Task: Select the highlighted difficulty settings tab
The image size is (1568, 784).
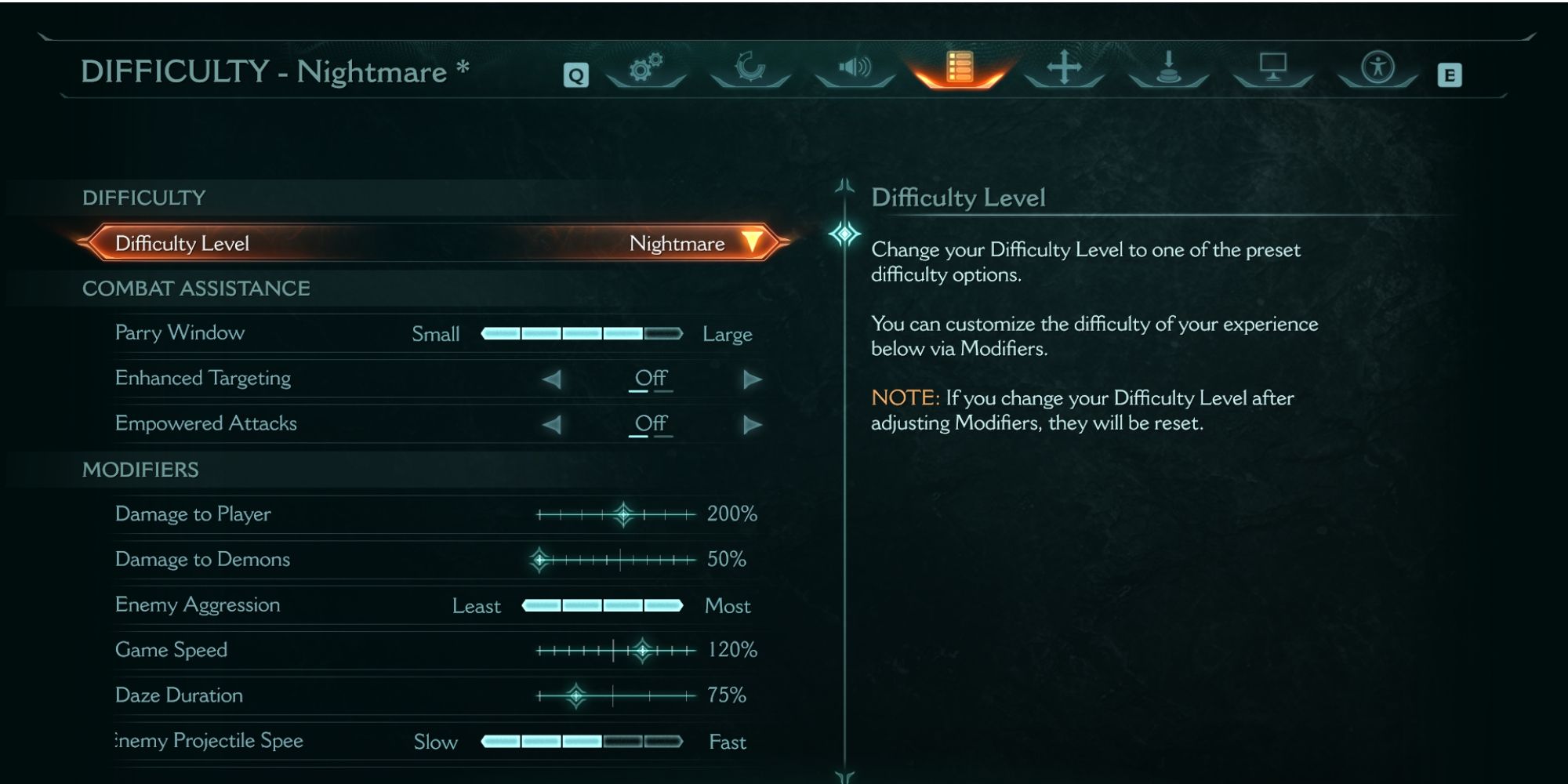Action: [960, 71]
